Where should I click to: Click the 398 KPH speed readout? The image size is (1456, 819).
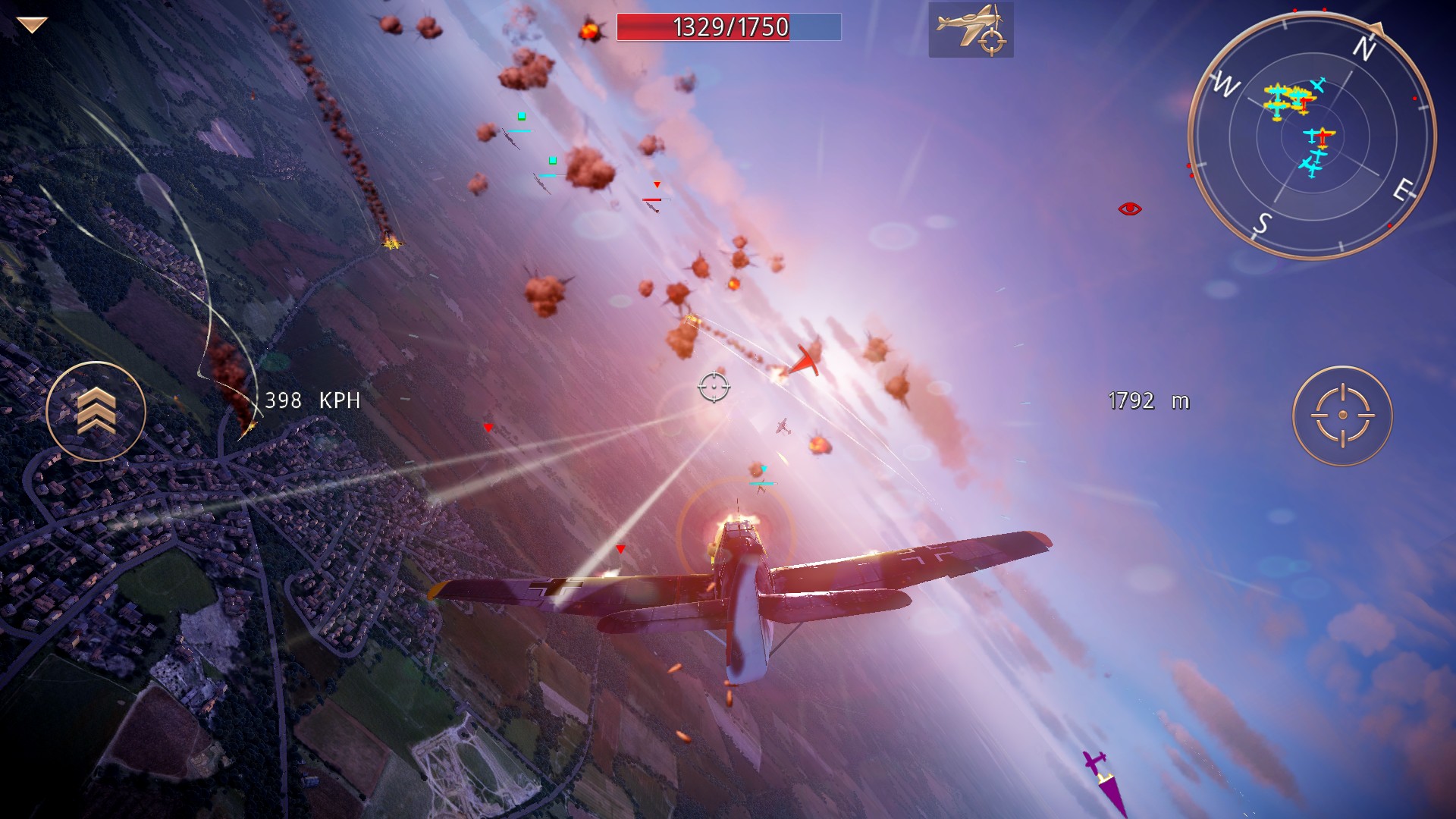click(313, 400)
